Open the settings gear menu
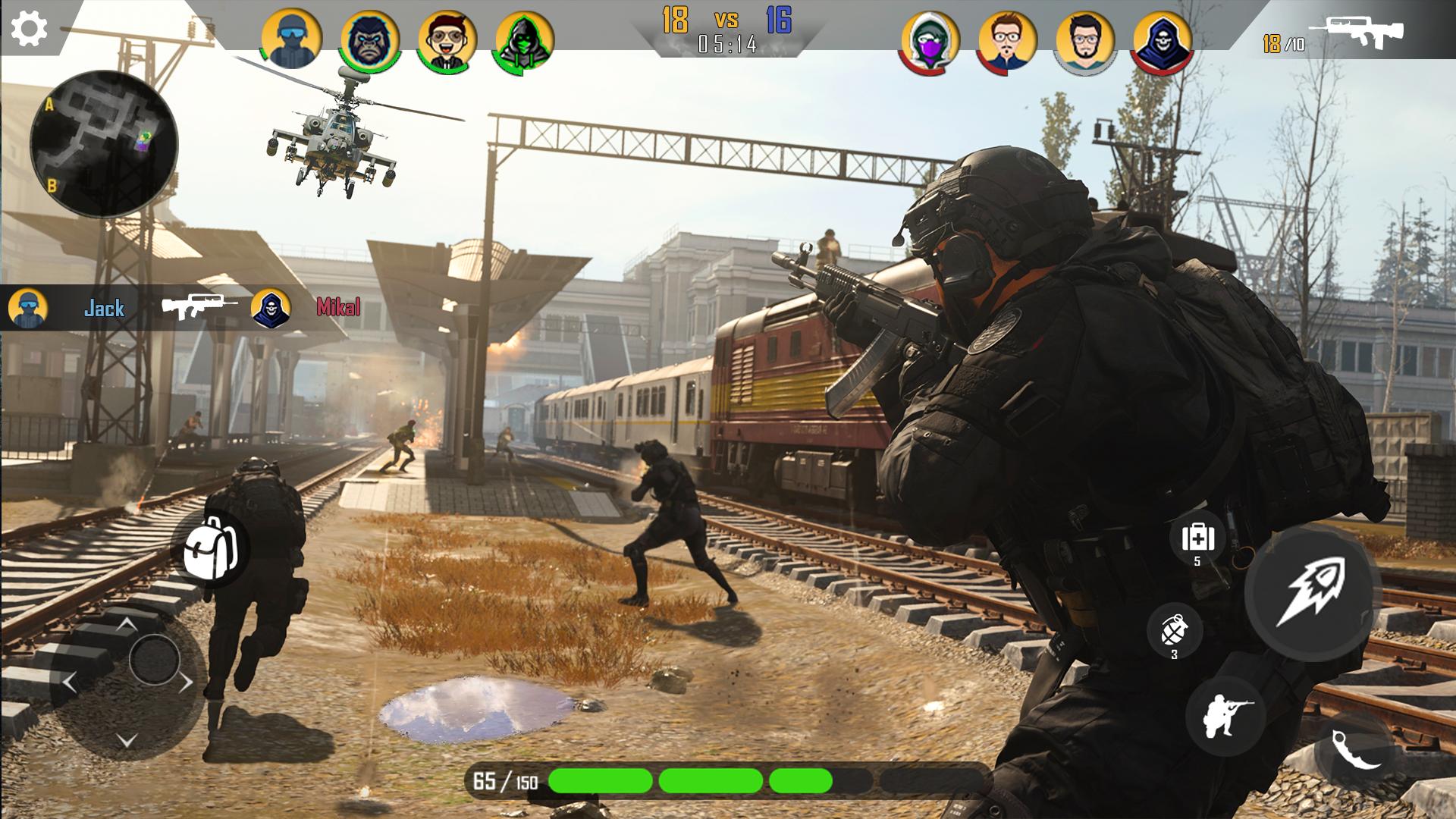This screenshot has height=819, width=1456. tap(29, 29)
